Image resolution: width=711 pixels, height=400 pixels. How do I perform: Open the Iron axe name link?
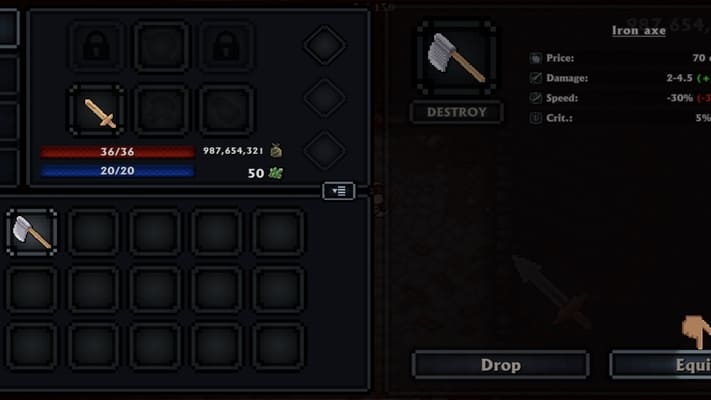click(638, 30)
